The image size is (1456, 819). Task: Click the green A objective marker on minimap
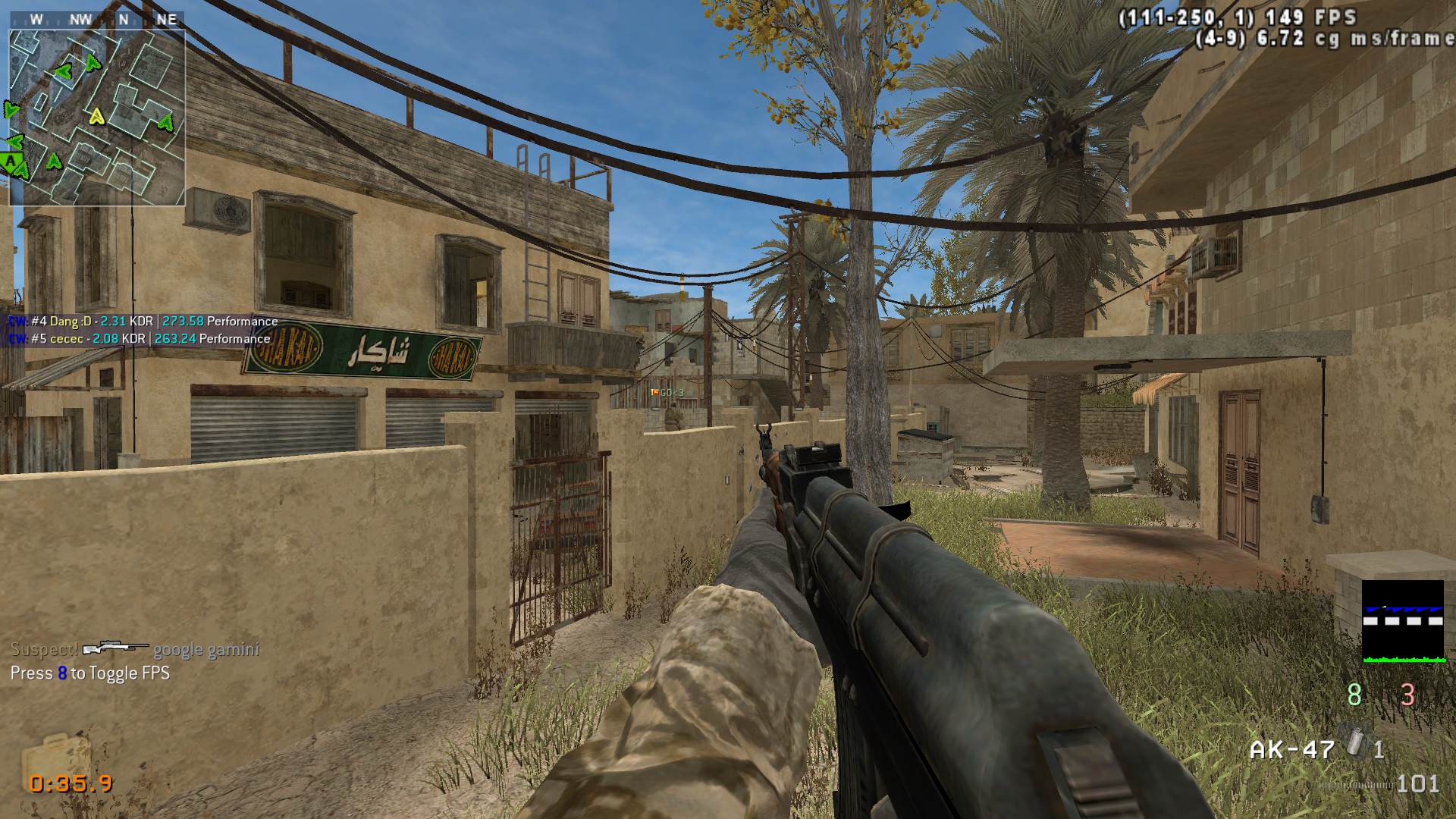11,161
